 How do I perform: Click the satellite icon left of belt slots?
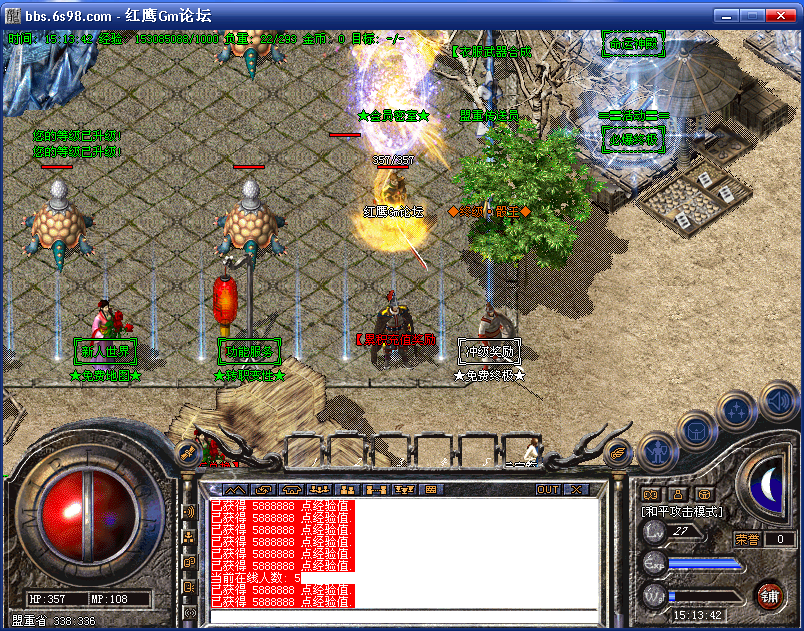point(187,452)
